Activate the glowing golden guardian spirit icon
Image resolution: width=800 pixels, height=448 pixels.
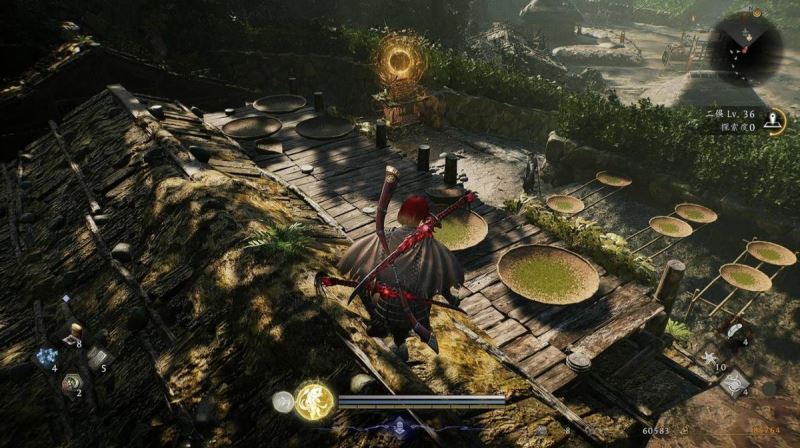[x=314, y=402]
